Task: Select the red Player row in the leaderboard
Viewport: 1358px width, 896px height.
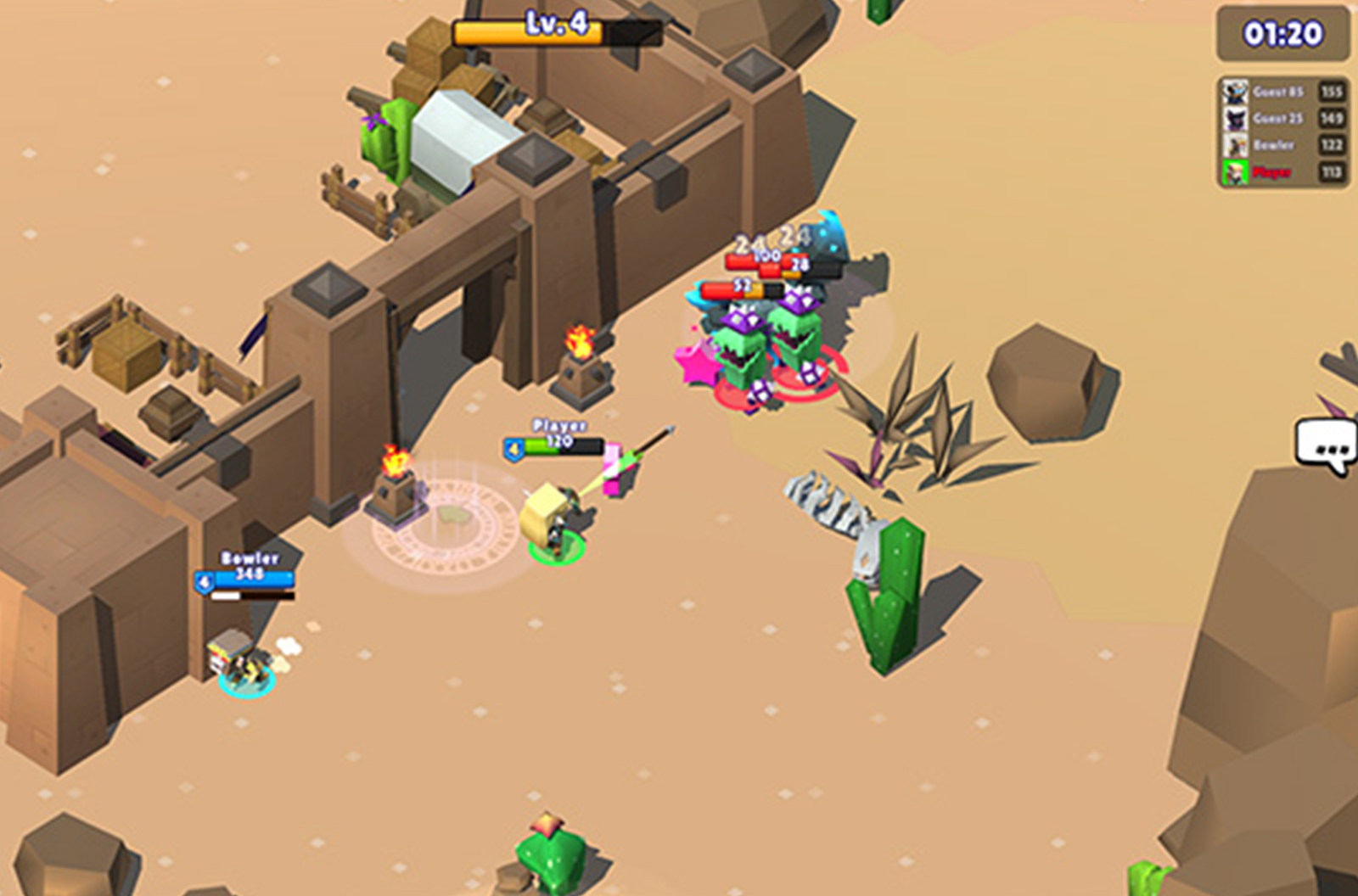Action: tap(1282, 173)
